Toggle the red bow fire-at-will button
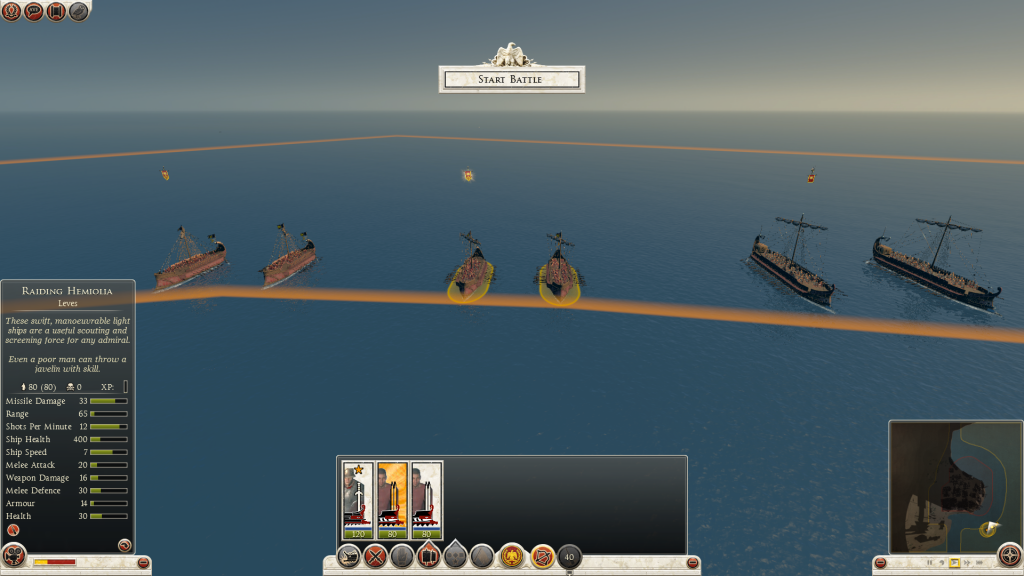Viewport: 1024px width, 576px height. [542, 557]
